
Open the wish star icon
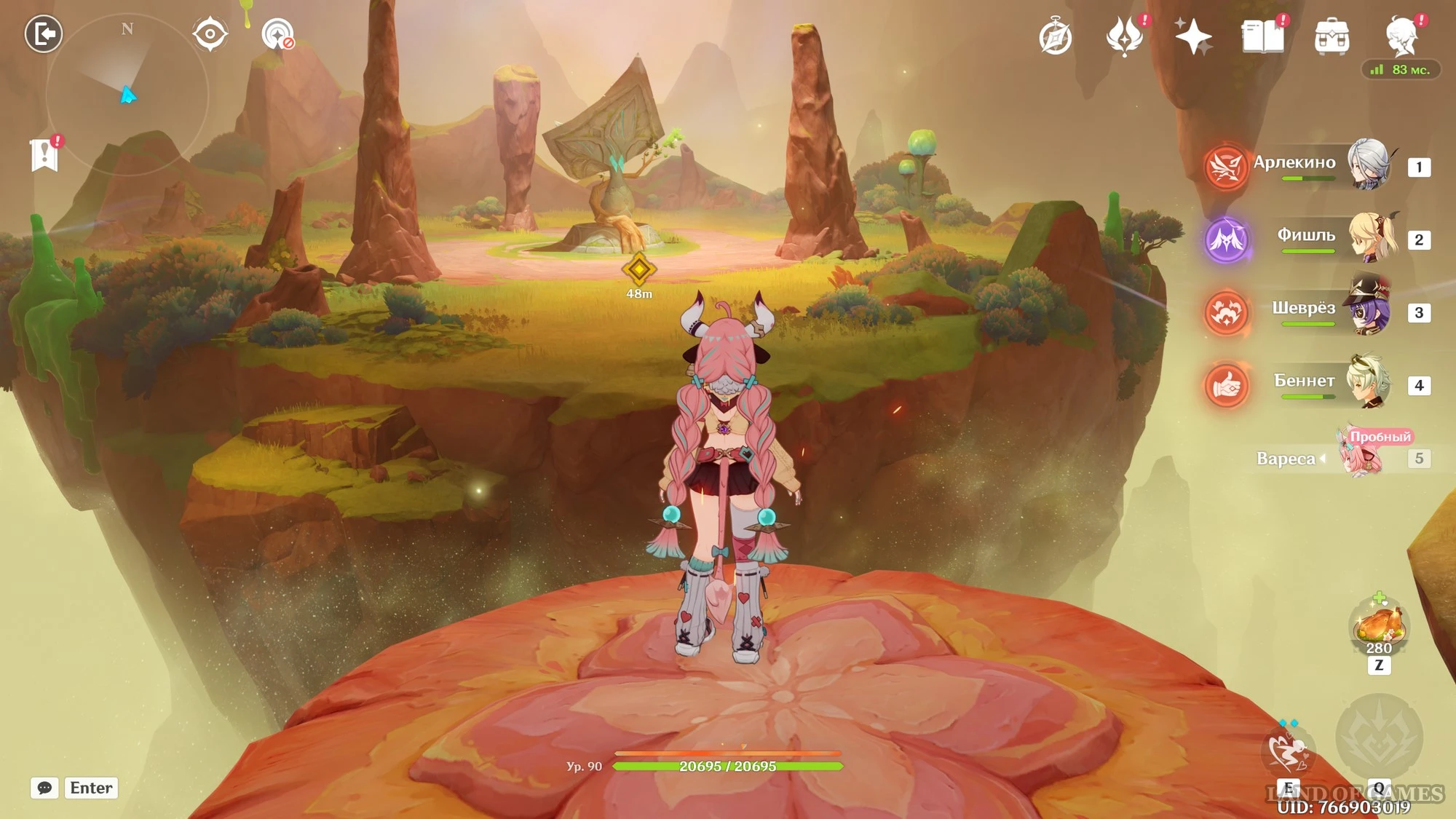[x=1193, y=37]
